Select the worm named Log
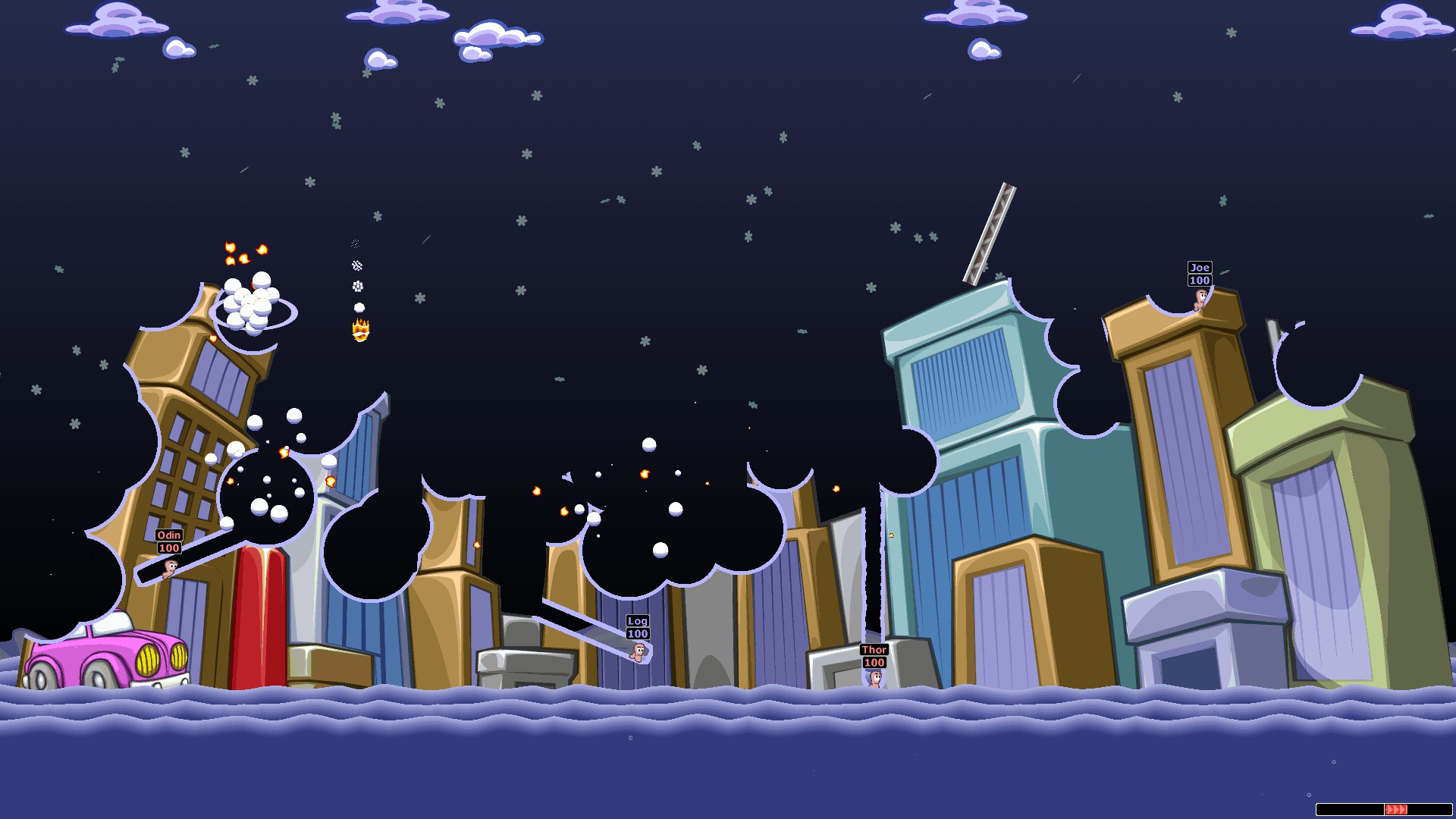 [639, 653]
